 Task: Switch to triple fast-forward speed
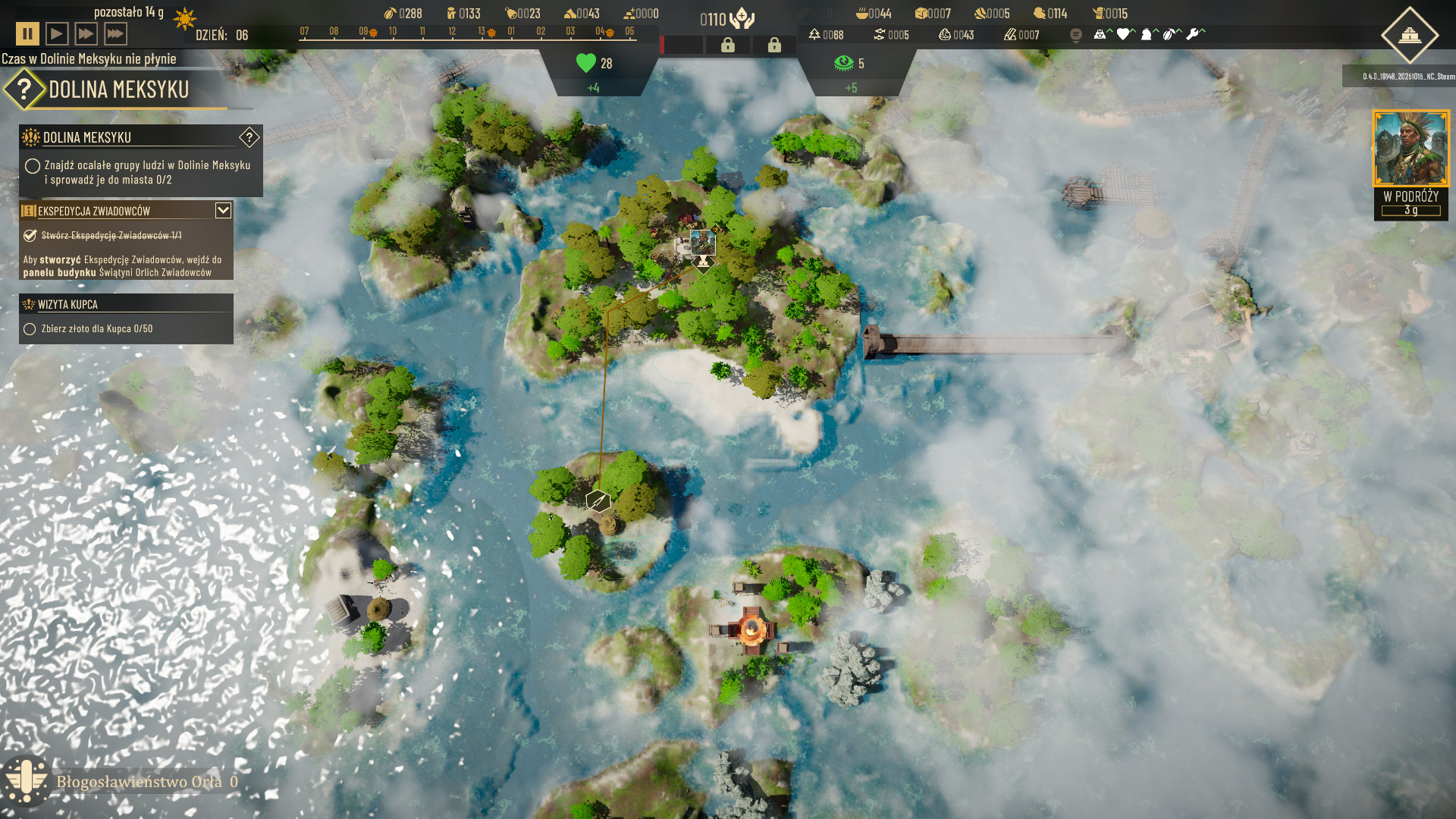point(115,34)
